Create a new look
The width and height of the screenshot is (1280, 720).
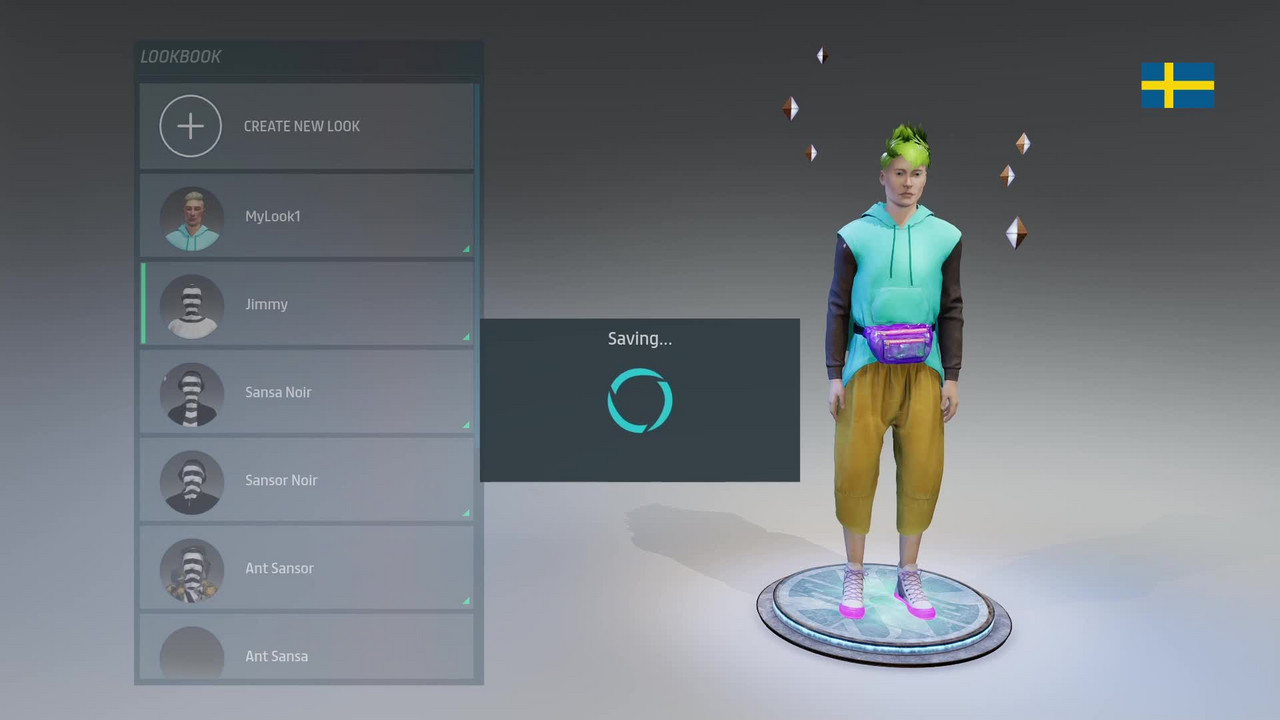click(x=306, y=126)
